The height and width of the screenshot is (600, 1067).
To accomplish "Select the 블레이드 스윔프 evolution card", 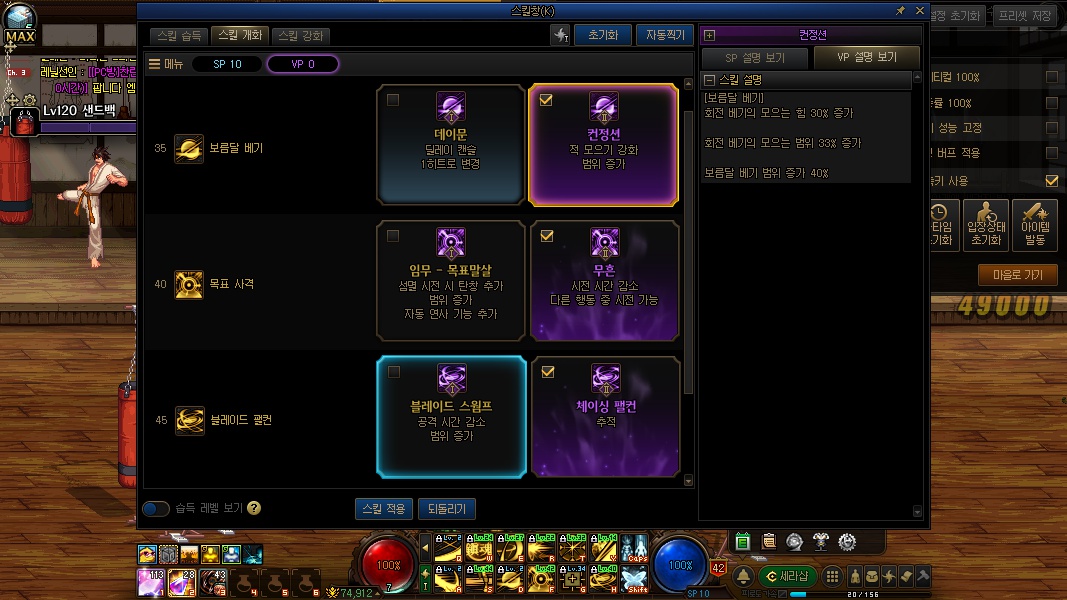I will coord(451,416).
